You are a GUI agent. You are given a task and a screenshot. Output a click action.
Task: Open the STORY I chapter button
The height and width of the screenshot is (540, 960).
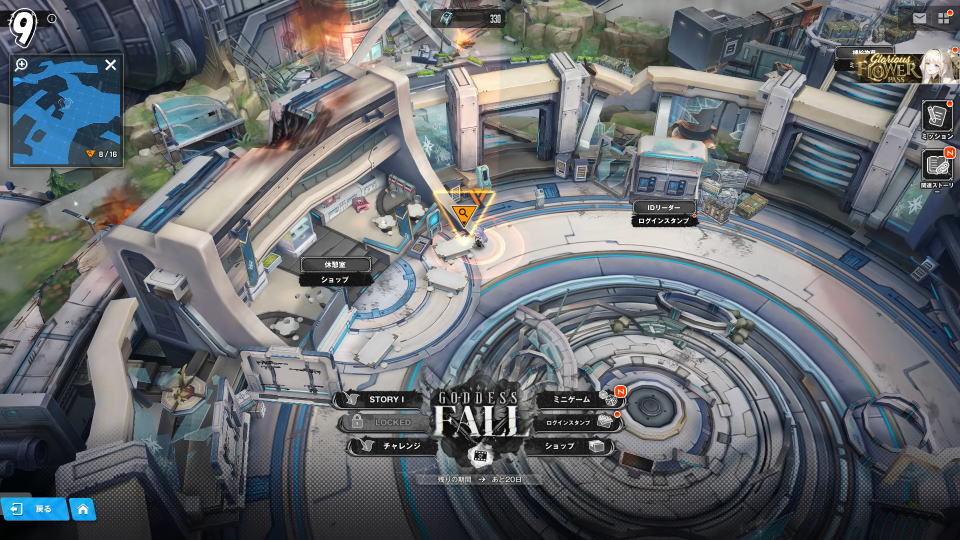[385, 400]
